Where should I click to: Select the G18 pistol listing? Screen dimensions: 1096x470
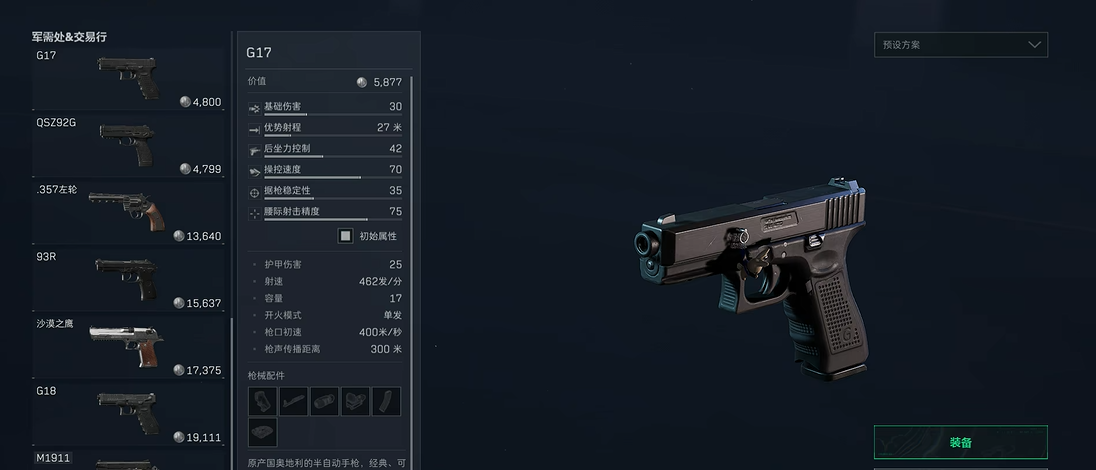tap(128, 412)
